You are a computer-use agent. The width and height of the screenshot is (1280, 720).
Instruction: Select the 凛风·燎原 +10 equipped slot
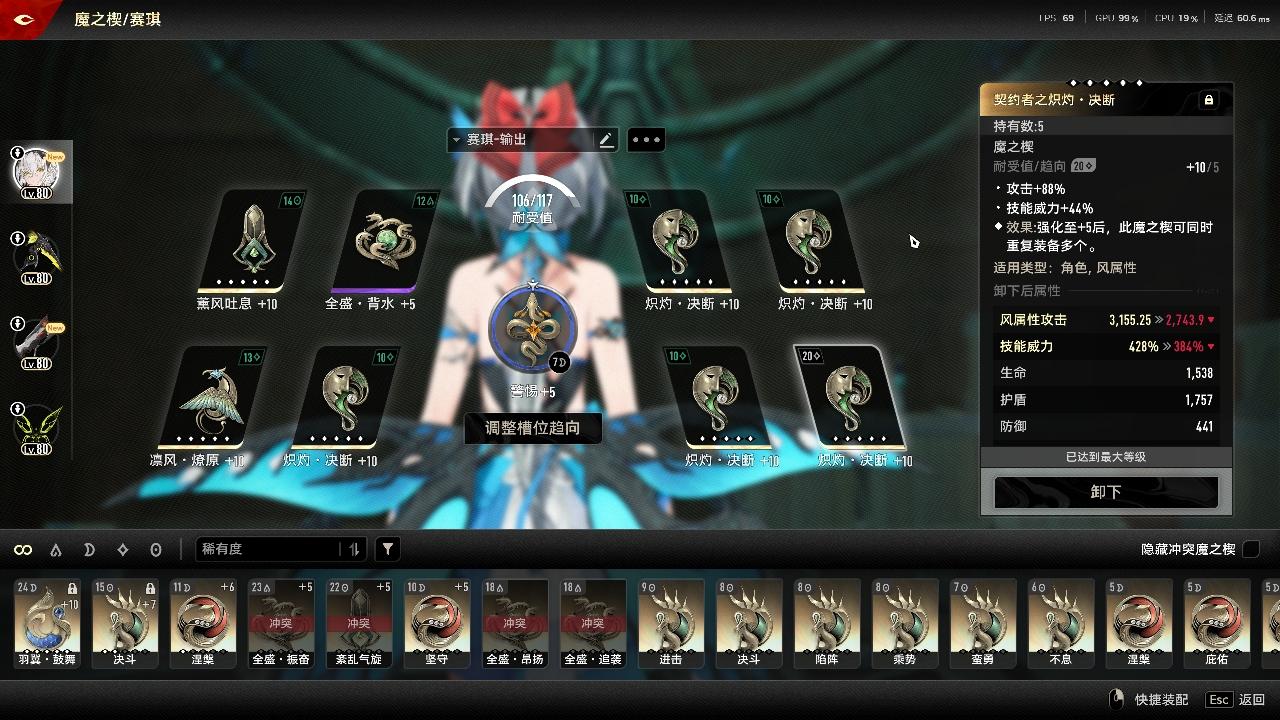212,397
